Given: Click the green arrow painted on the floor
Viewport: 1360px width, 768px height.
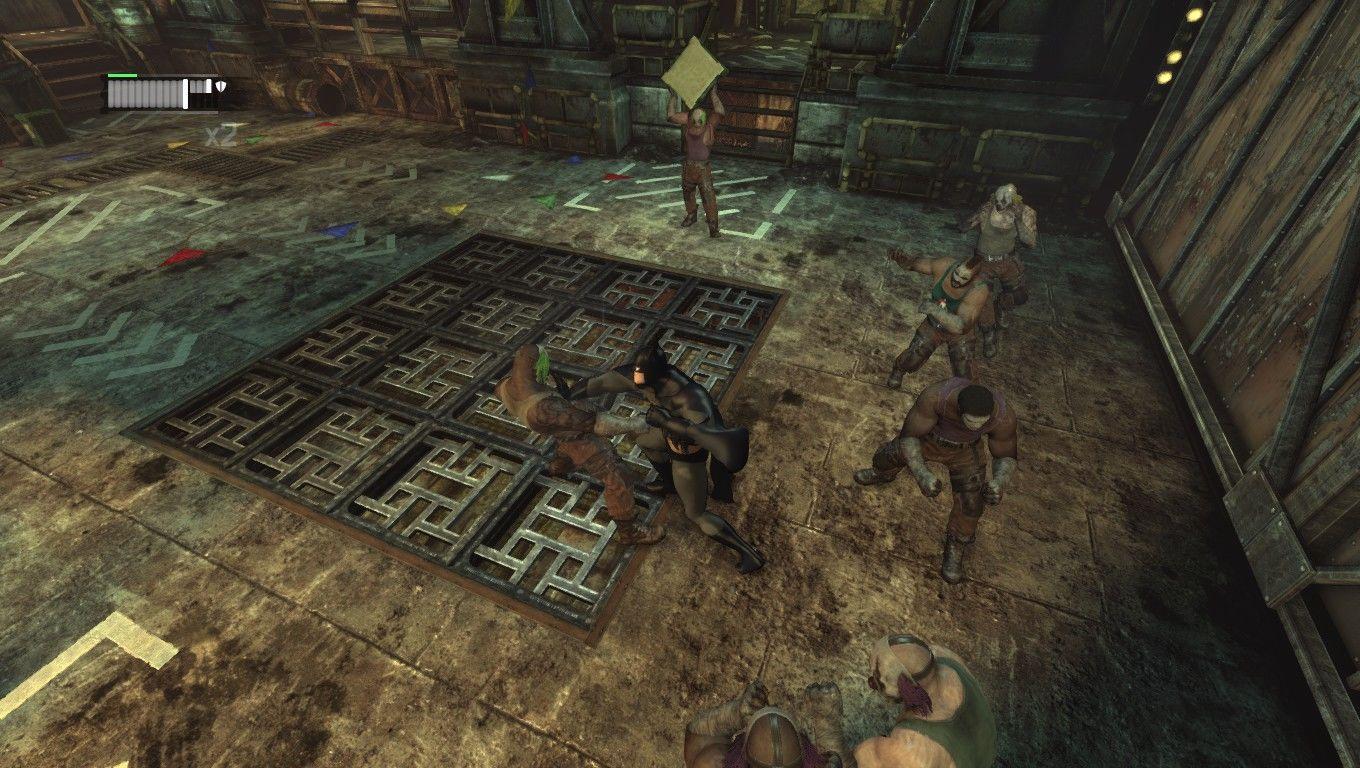Looking at the screenshot, I should coord(544,199).
